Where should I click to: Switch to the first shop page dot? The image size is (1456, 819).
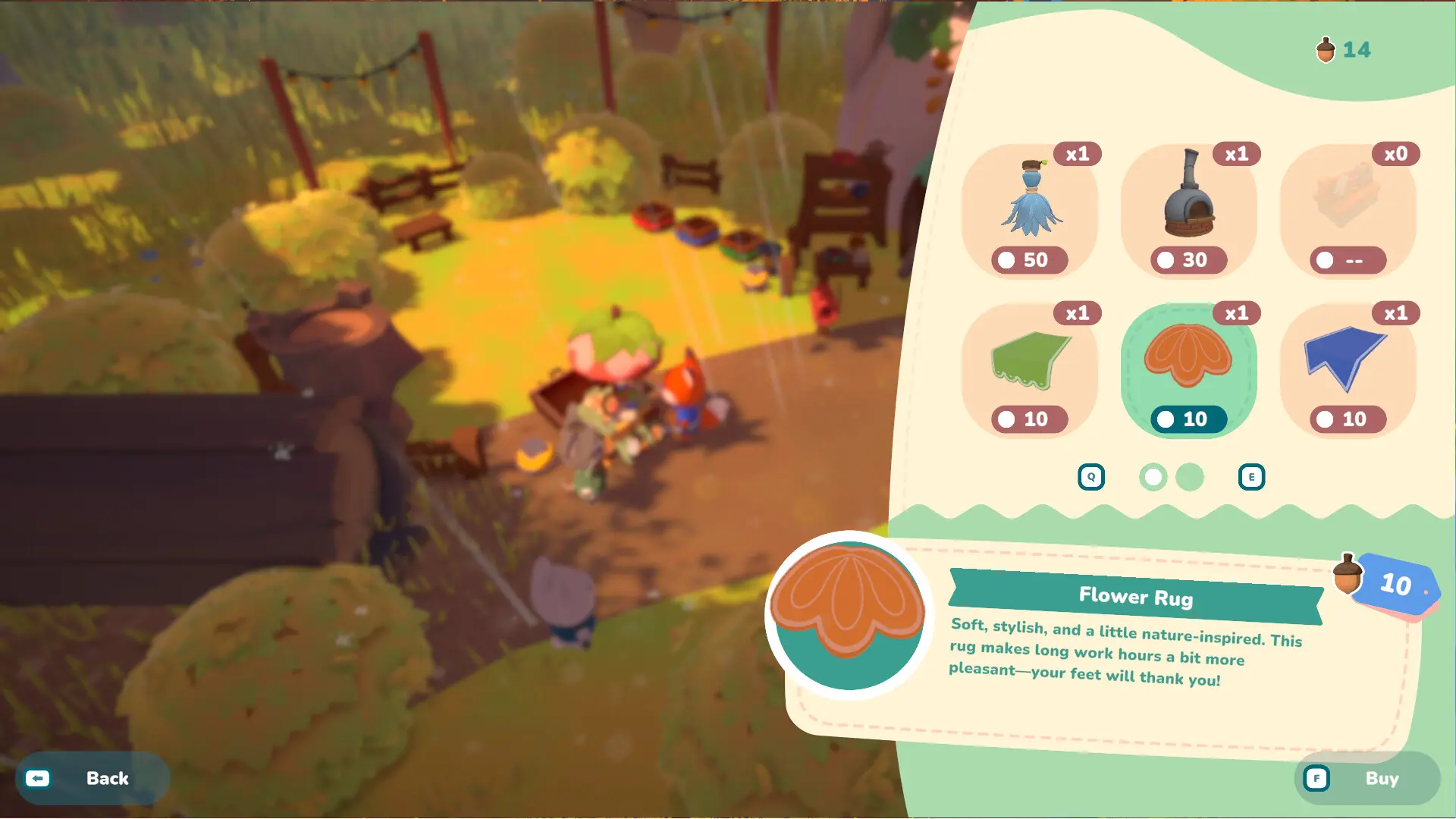[1153, 477]
